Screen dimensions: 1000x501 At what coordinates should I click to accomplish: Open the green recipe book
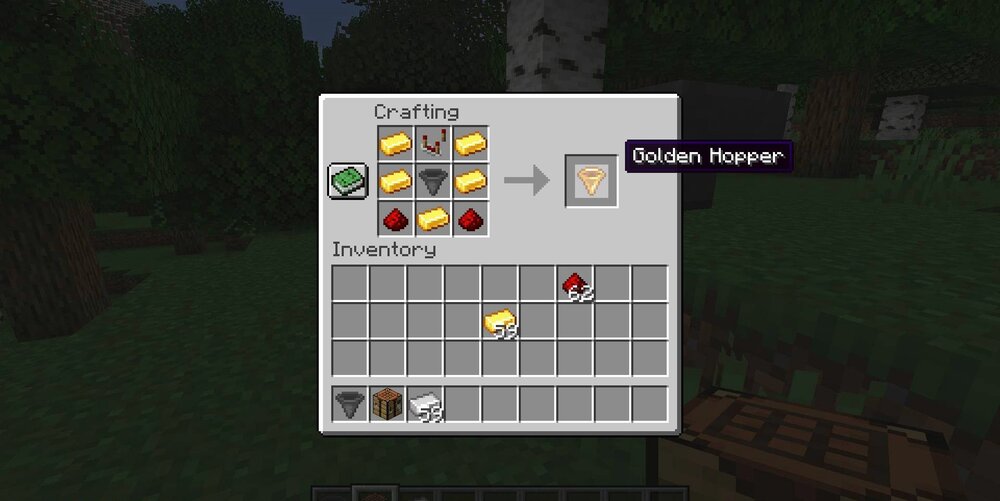[346, 181]
